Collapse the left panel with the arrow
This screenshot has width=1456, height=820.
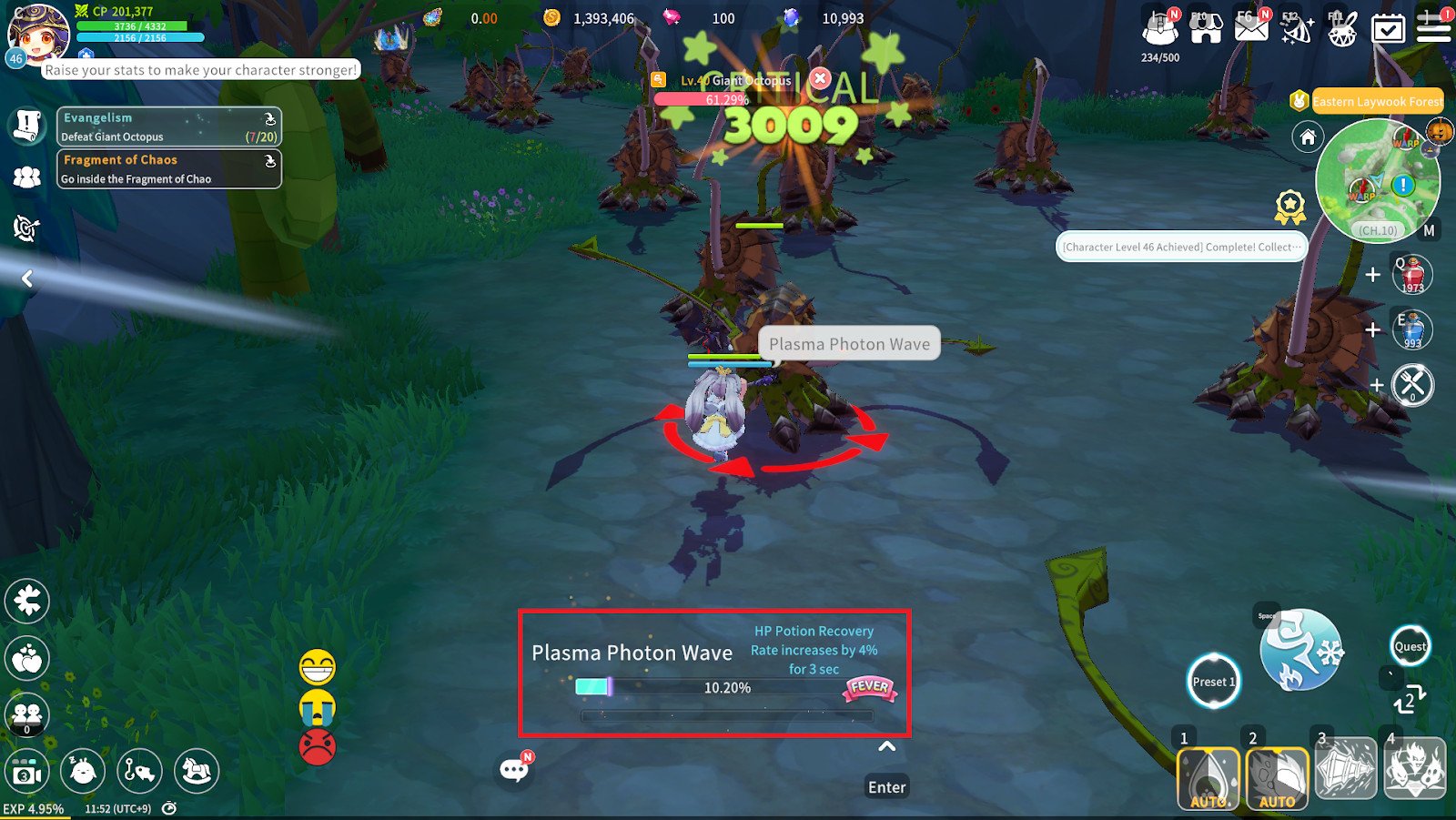tap(27, 278)
